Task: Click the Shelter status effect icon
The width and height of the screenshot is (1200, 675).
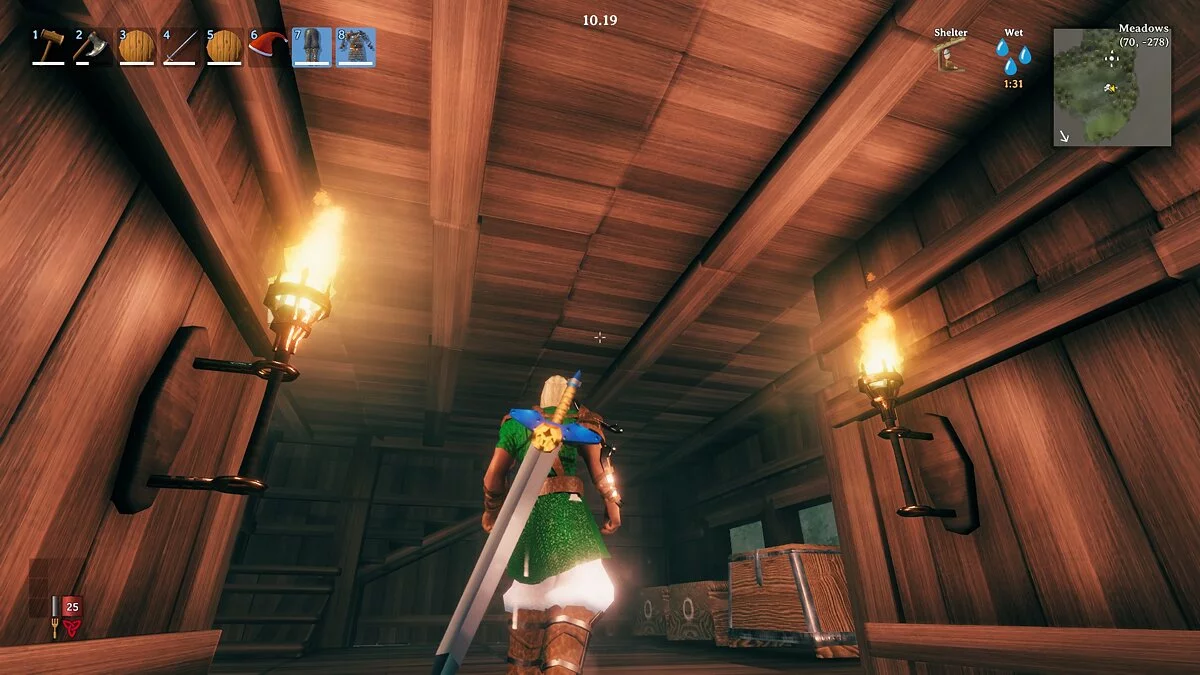Action: (951, 56)
